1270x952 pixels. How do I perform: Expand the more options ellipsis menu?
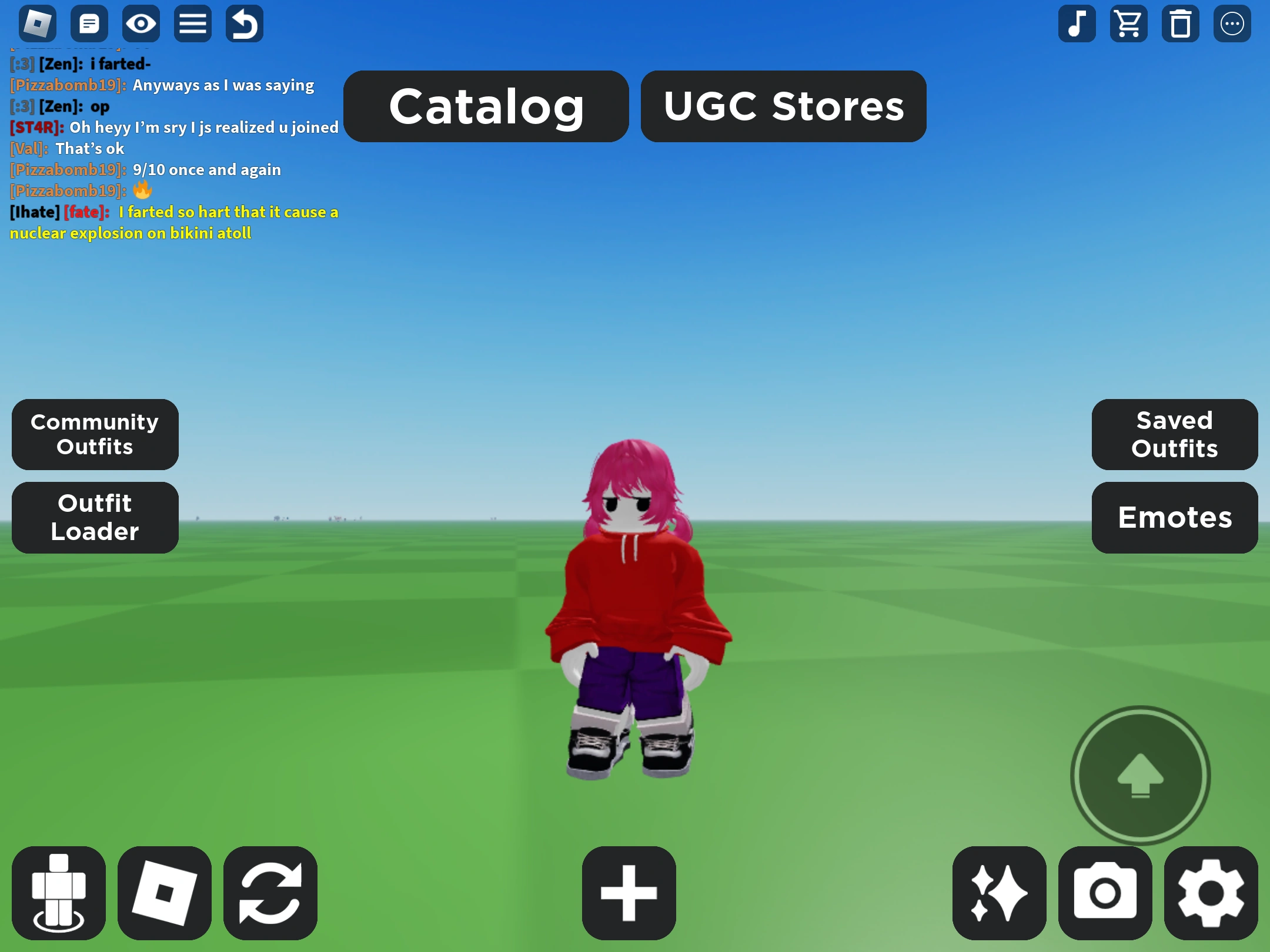point(1232,24)
